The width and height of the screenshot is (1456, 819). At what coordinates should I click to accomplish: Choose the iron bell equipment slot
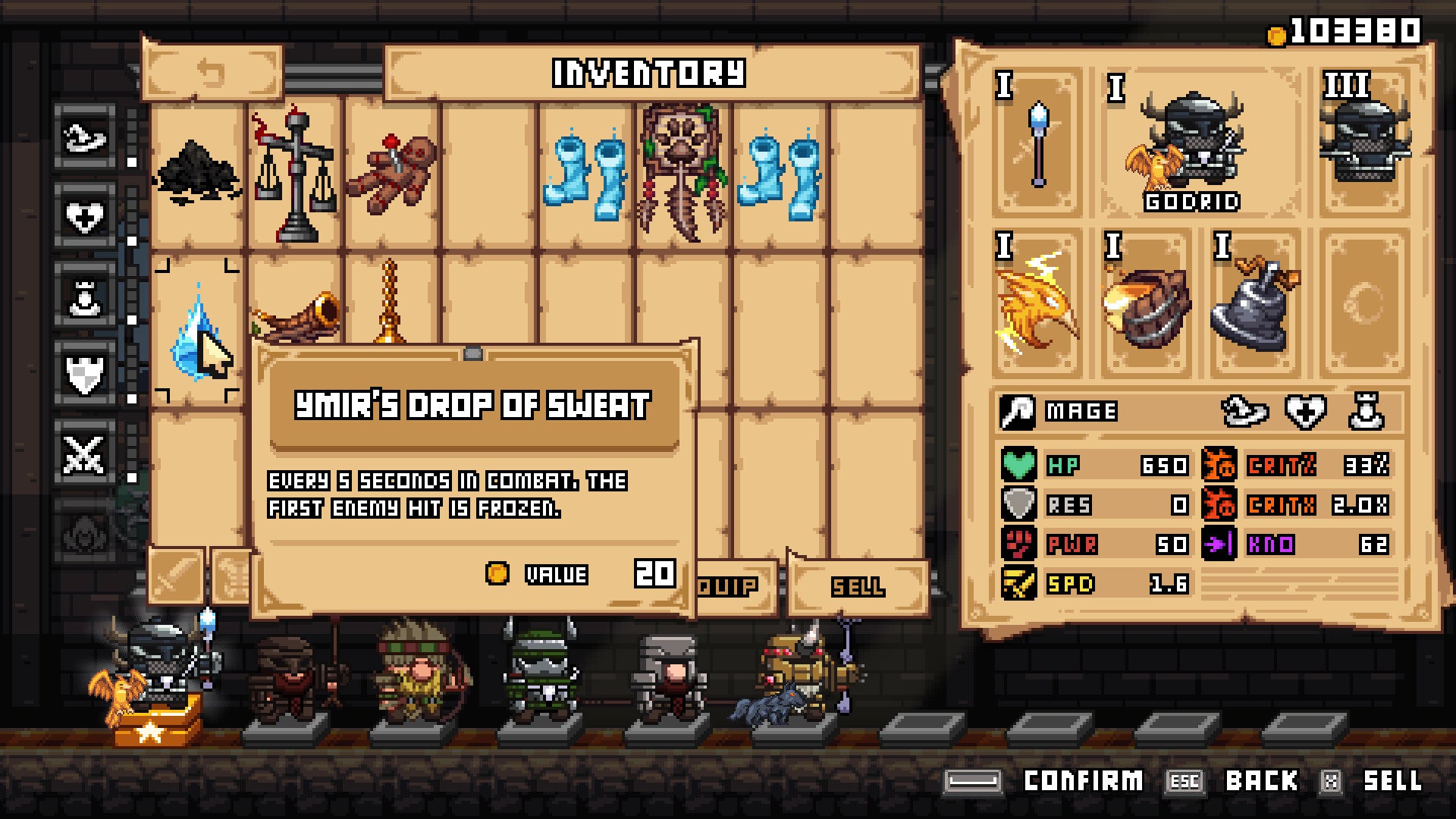[1254, 303]
